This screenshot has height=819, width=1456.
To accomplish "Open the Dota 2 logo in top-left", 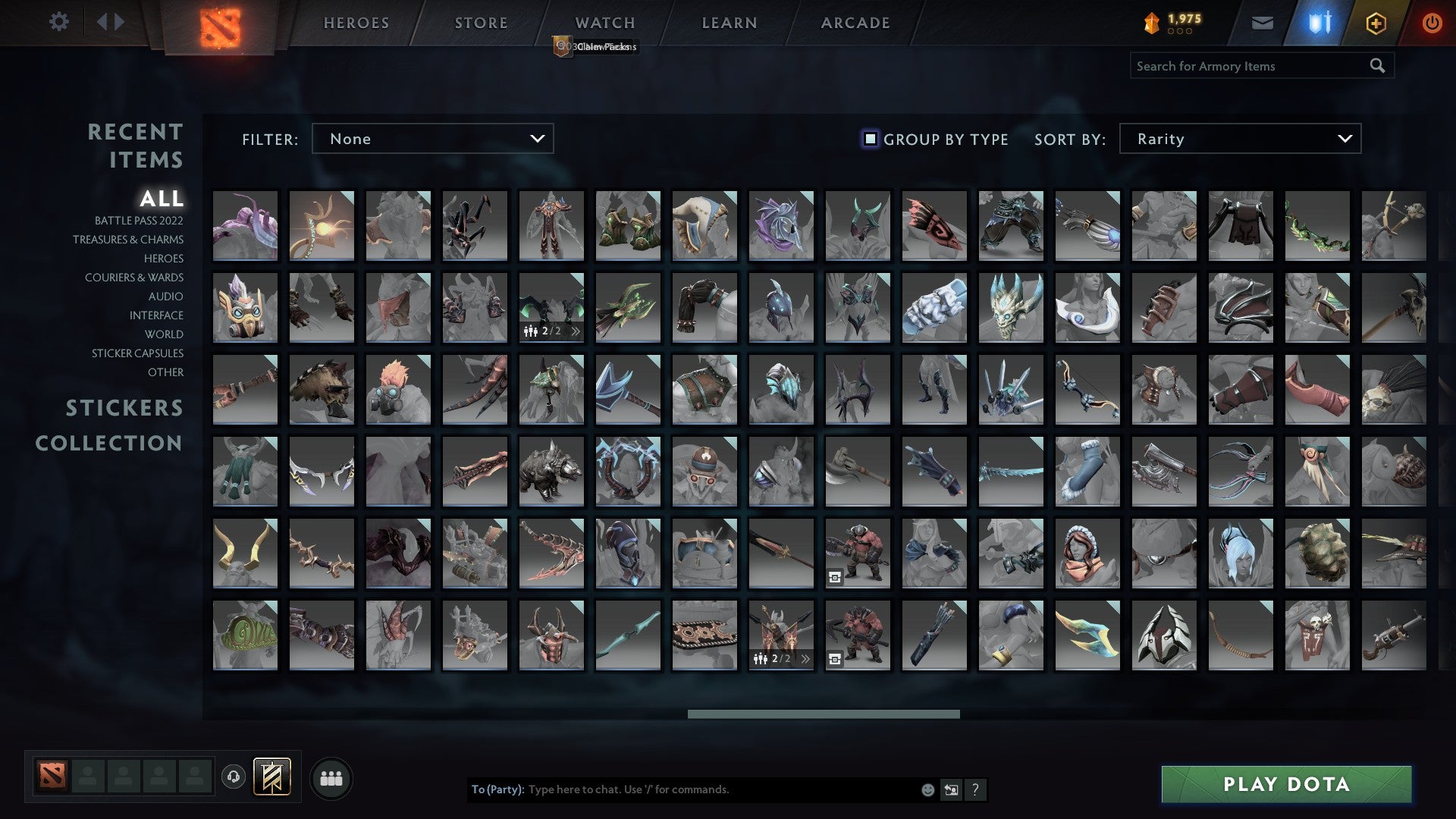I will [x=218, y=25].
